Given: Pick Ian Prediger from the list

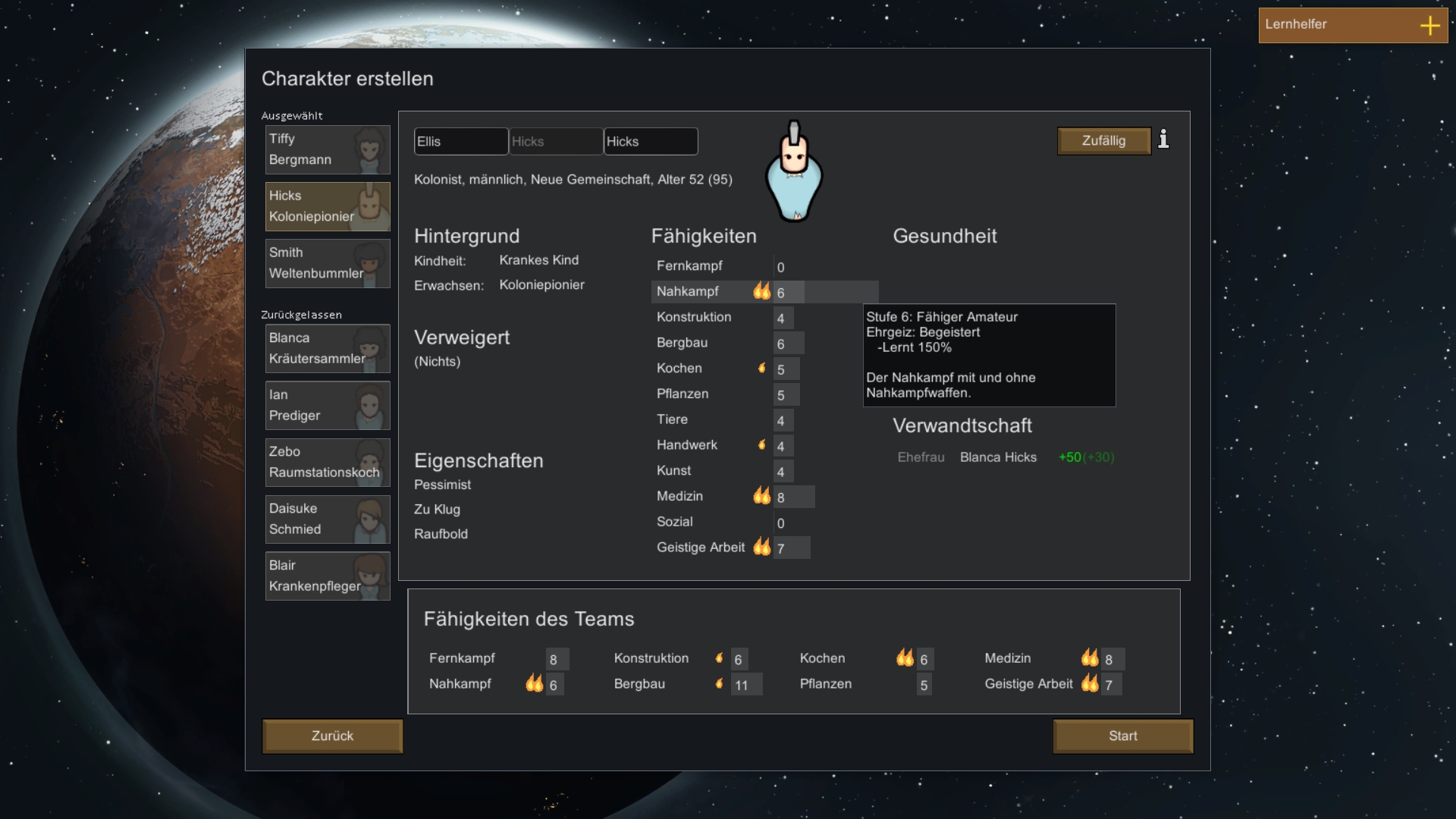Looking at the screenshot, I should pyautogui.click(x=328, y=406).
